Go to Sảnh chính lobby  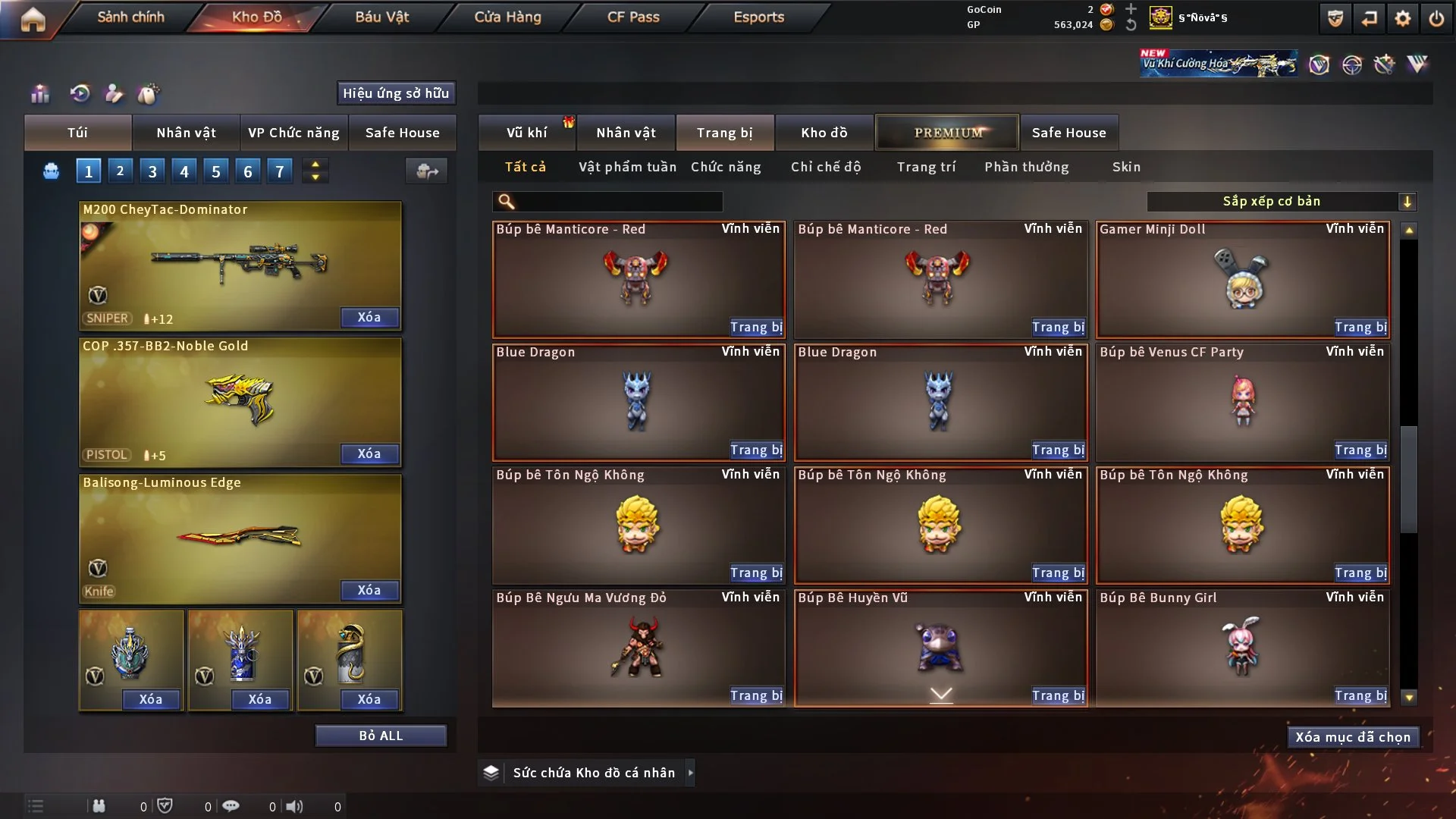[130, 17]
